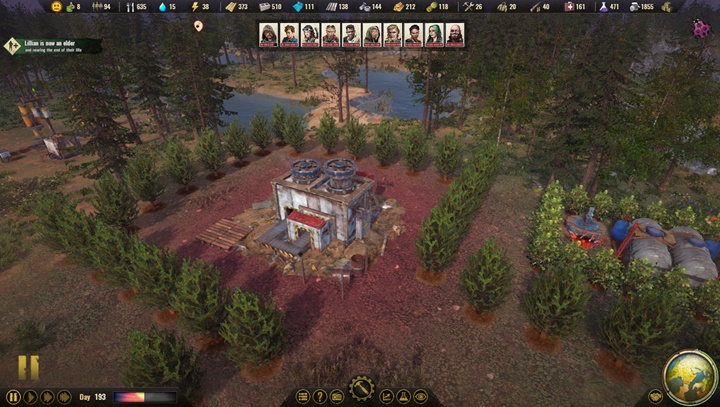Viewport: 720px width, 407px height.
Task: Set game to normal play speed
Action: pyautogui.click(x=30, y=397)
